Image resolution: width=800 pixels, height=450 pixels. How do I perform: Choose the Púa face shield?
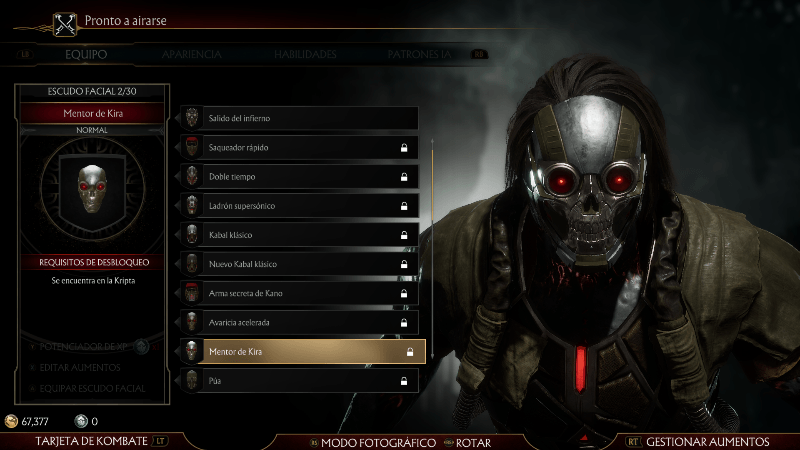299,381
